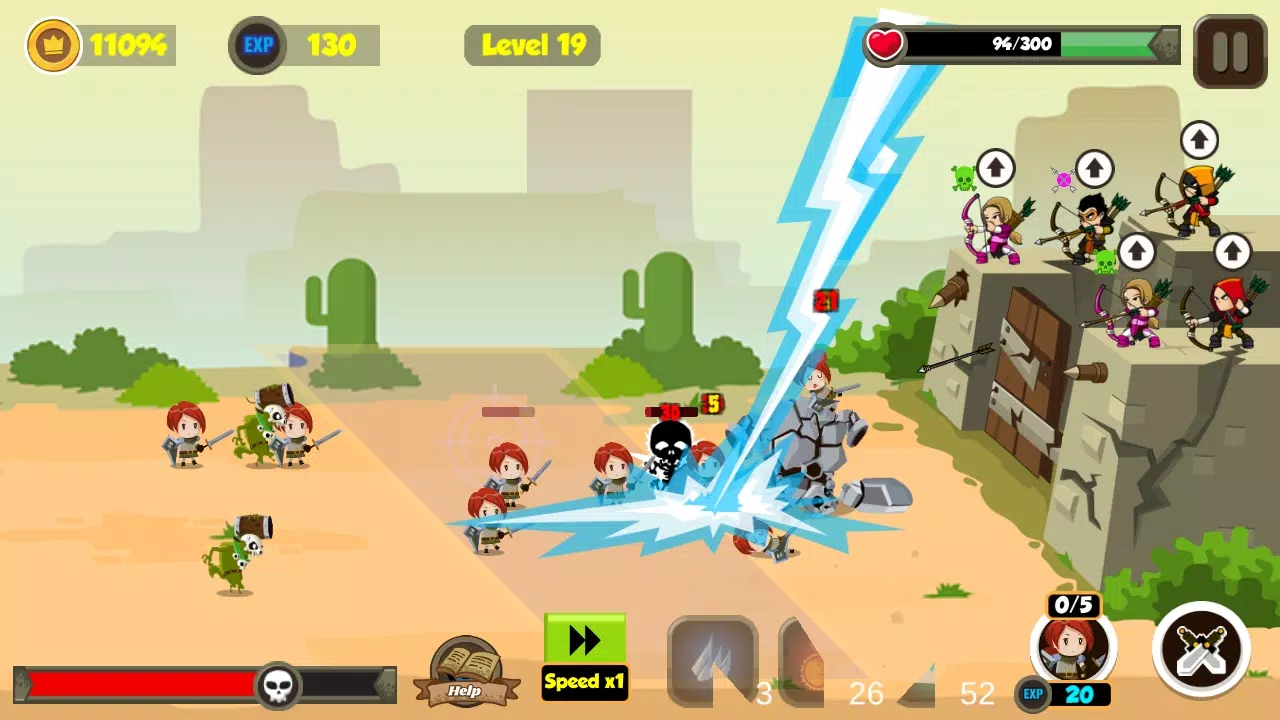
Task: Upgrade the black-haired archer via arrow
Action: pyautogui.click(x=1094, y=167)
